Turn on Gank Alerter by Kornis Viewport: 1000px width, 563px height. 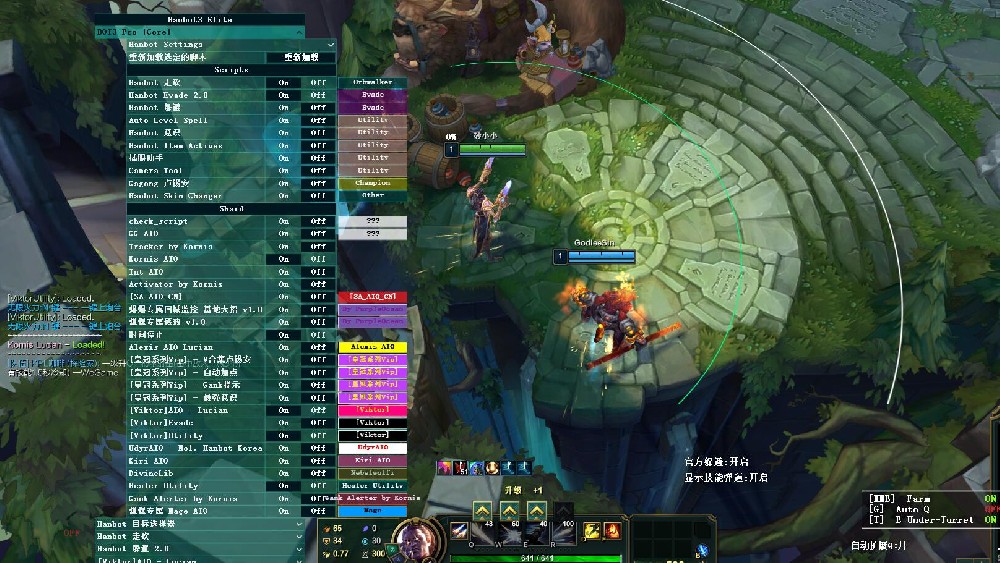(284, 498)
